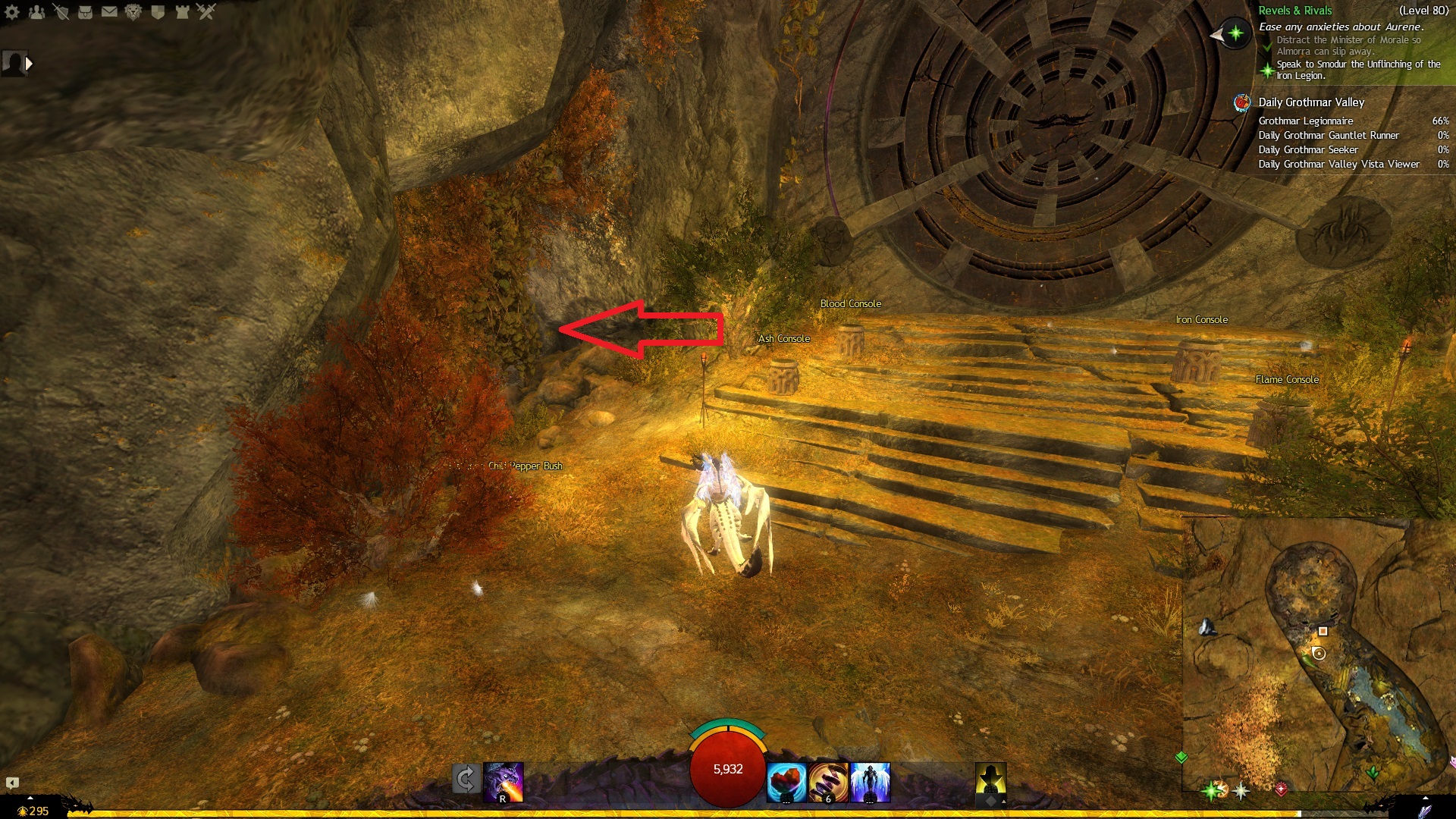The image size is (1456, 819).
Task: Open the PvP crossed swords icon
Action: click(x=206, y=12)
